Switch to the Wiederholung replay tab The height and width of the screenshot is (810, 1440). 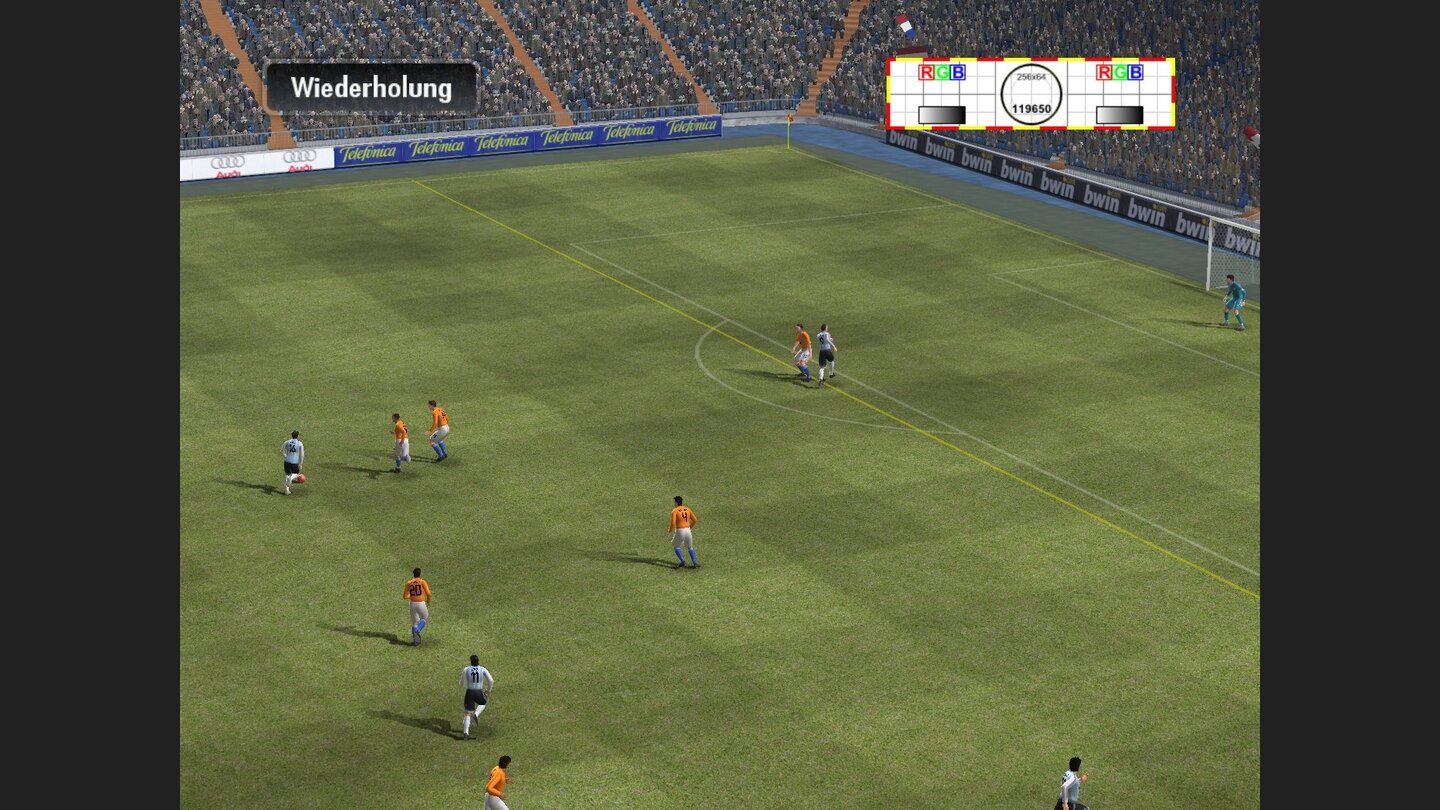[372, 88]
